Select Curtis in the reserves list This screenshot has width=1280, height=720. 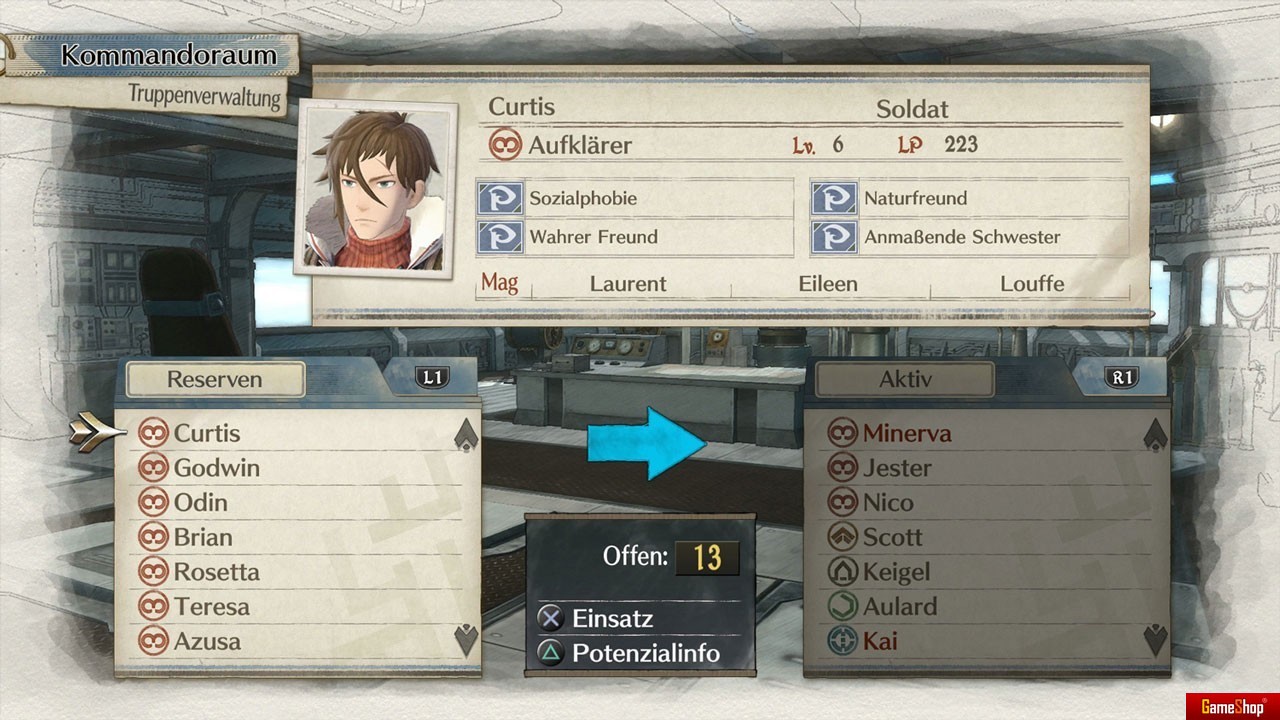206,433
